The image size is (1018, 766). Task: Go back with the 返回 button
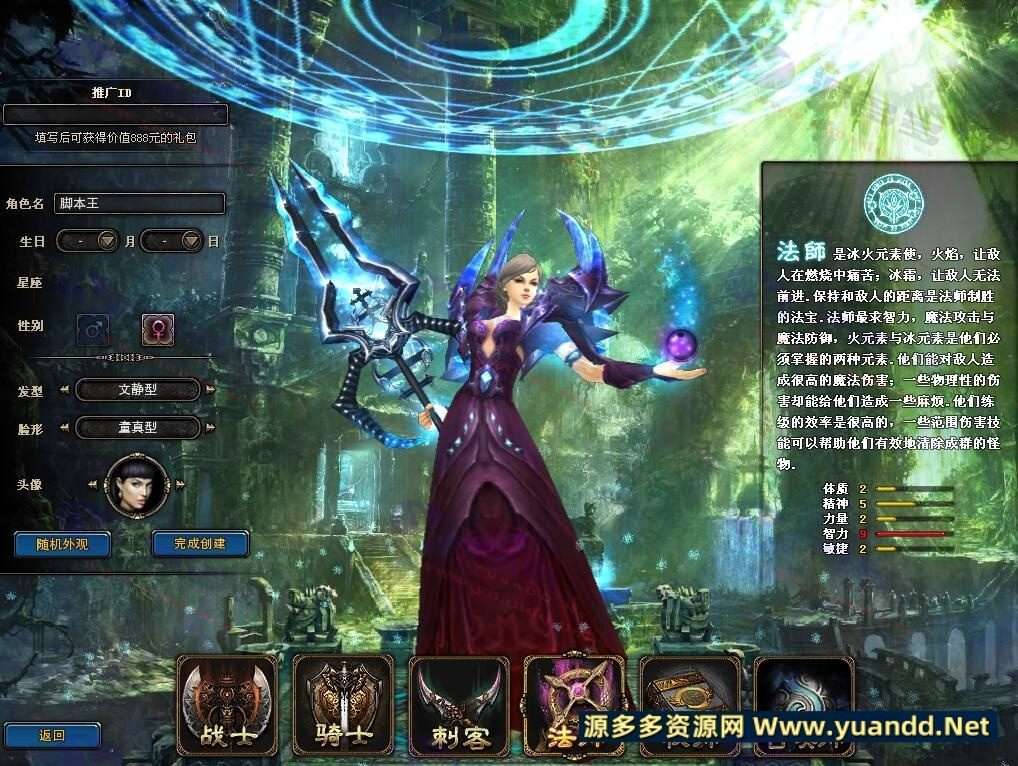(52, 736)
